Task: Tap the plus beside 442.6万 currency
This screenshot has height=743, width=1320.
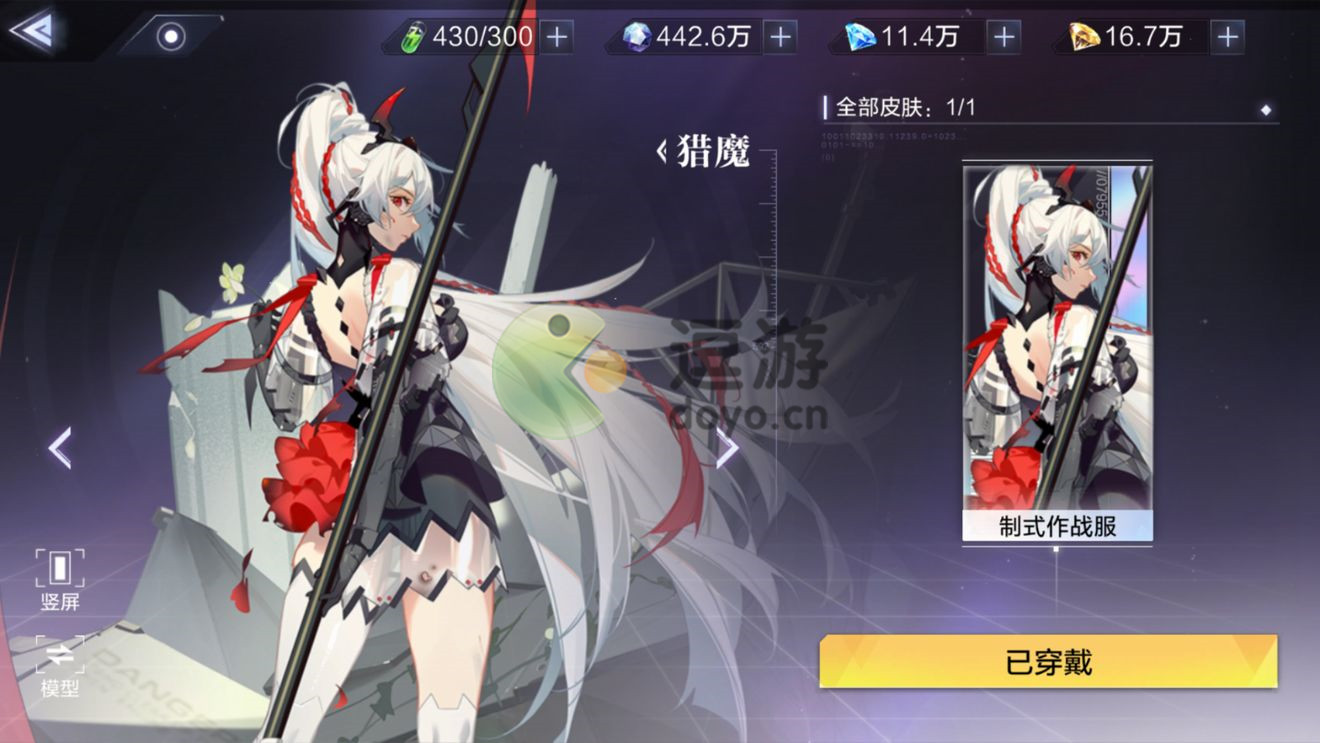Action: [x=780, y=38]
